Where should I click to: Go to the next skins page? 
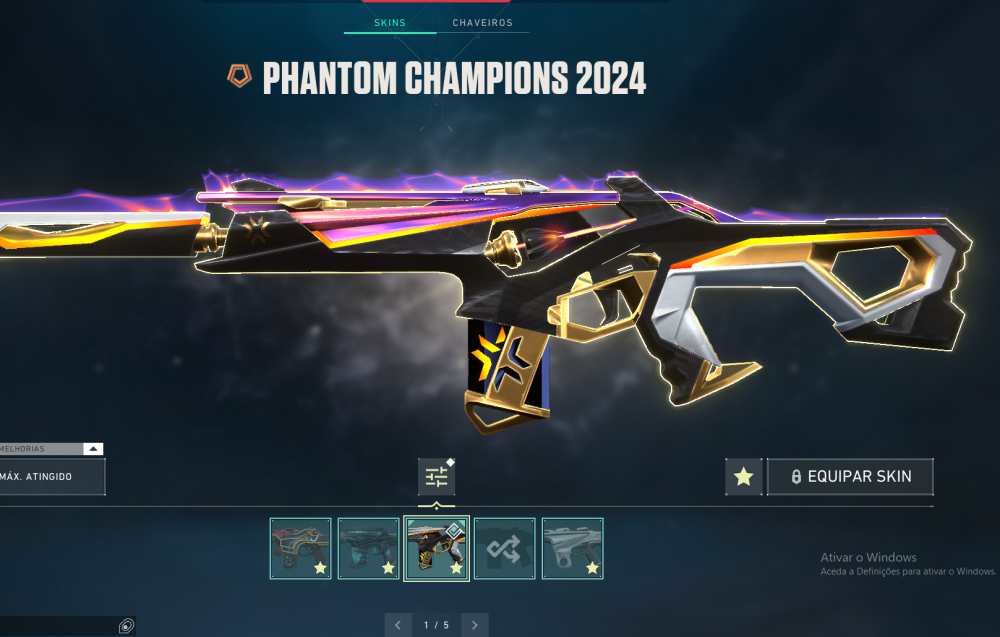click(475, 625)
